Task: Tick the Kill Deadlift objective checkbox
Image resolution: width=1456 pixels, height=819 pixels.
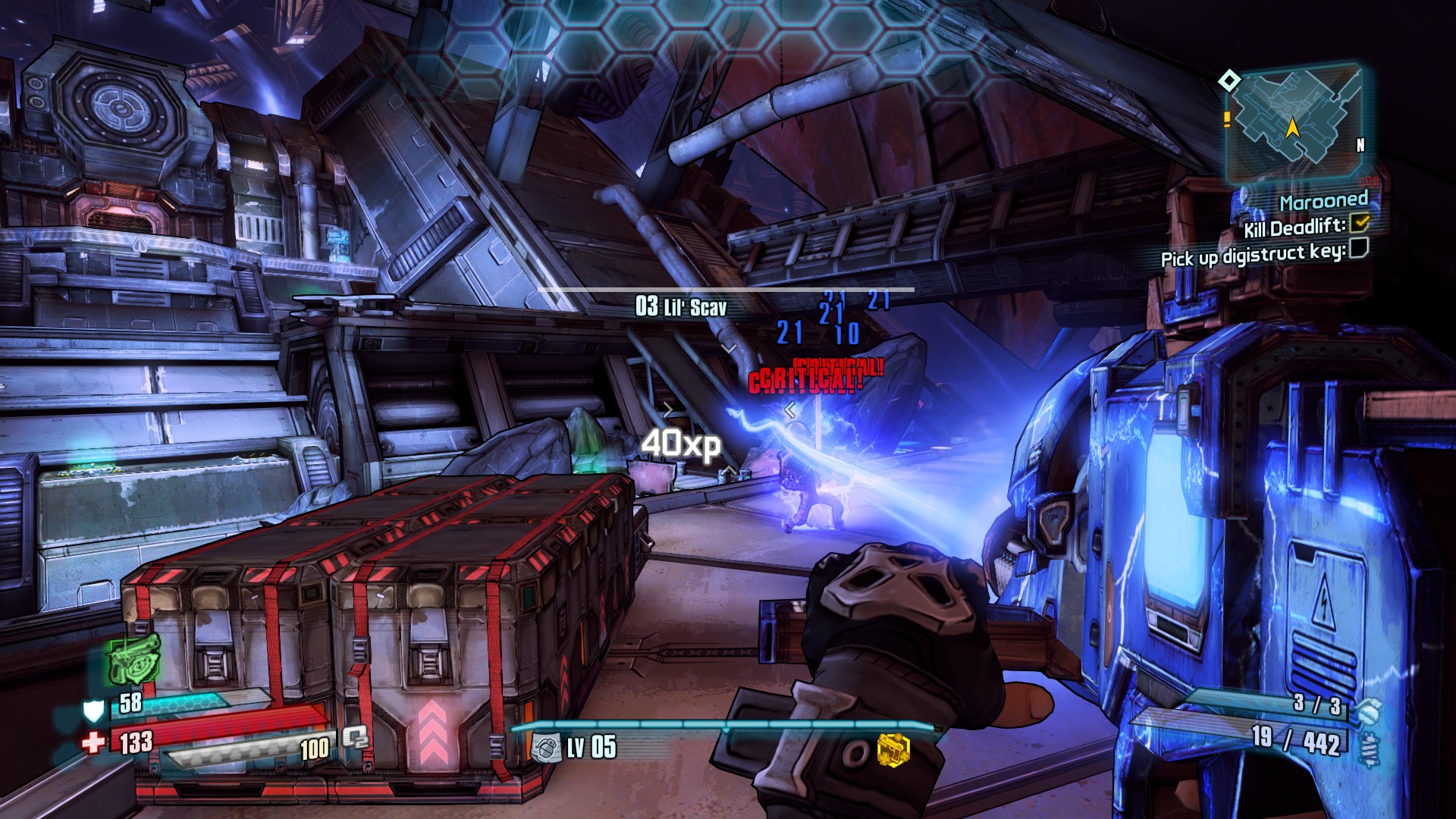Action: [1360, 222]
